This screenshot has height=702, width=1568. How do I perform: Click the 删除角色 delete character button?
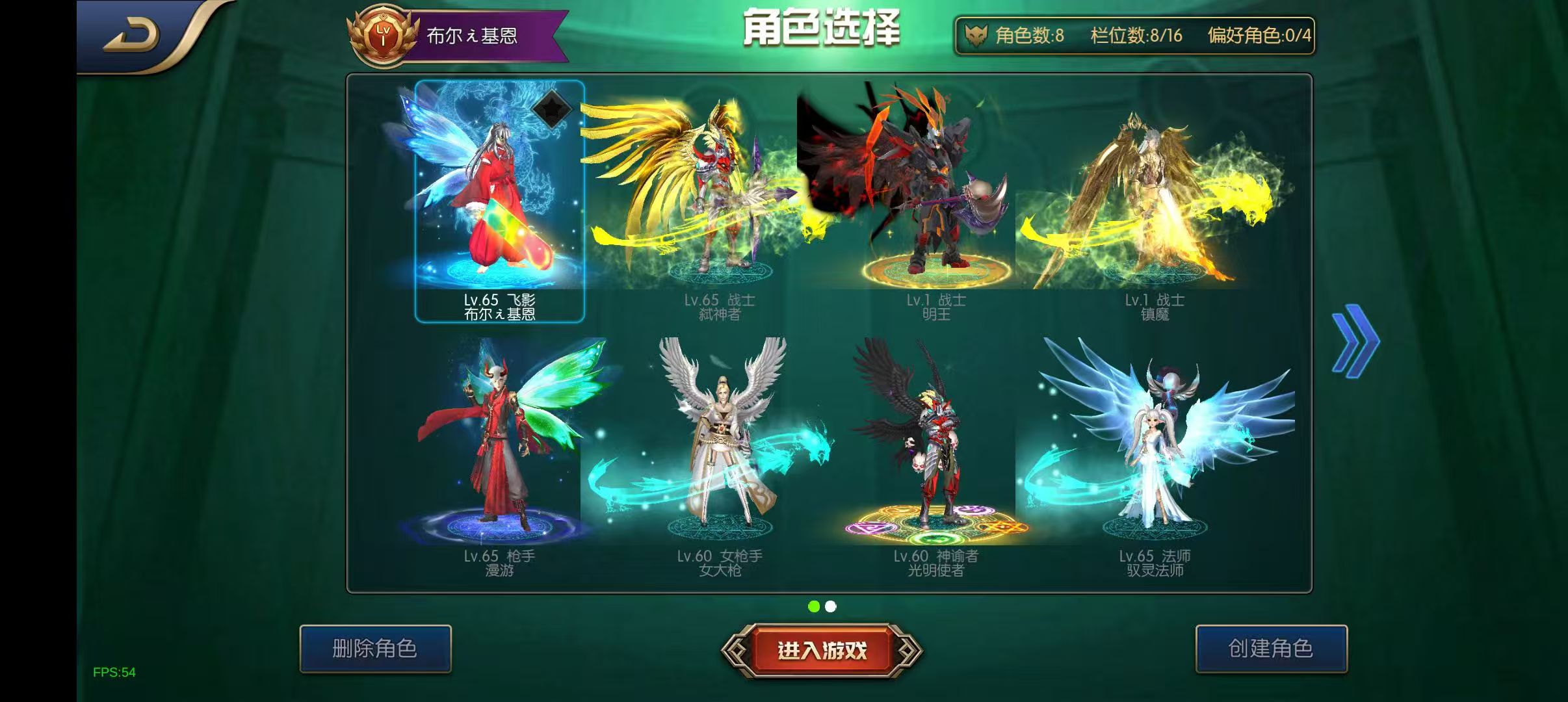point(376,648)
